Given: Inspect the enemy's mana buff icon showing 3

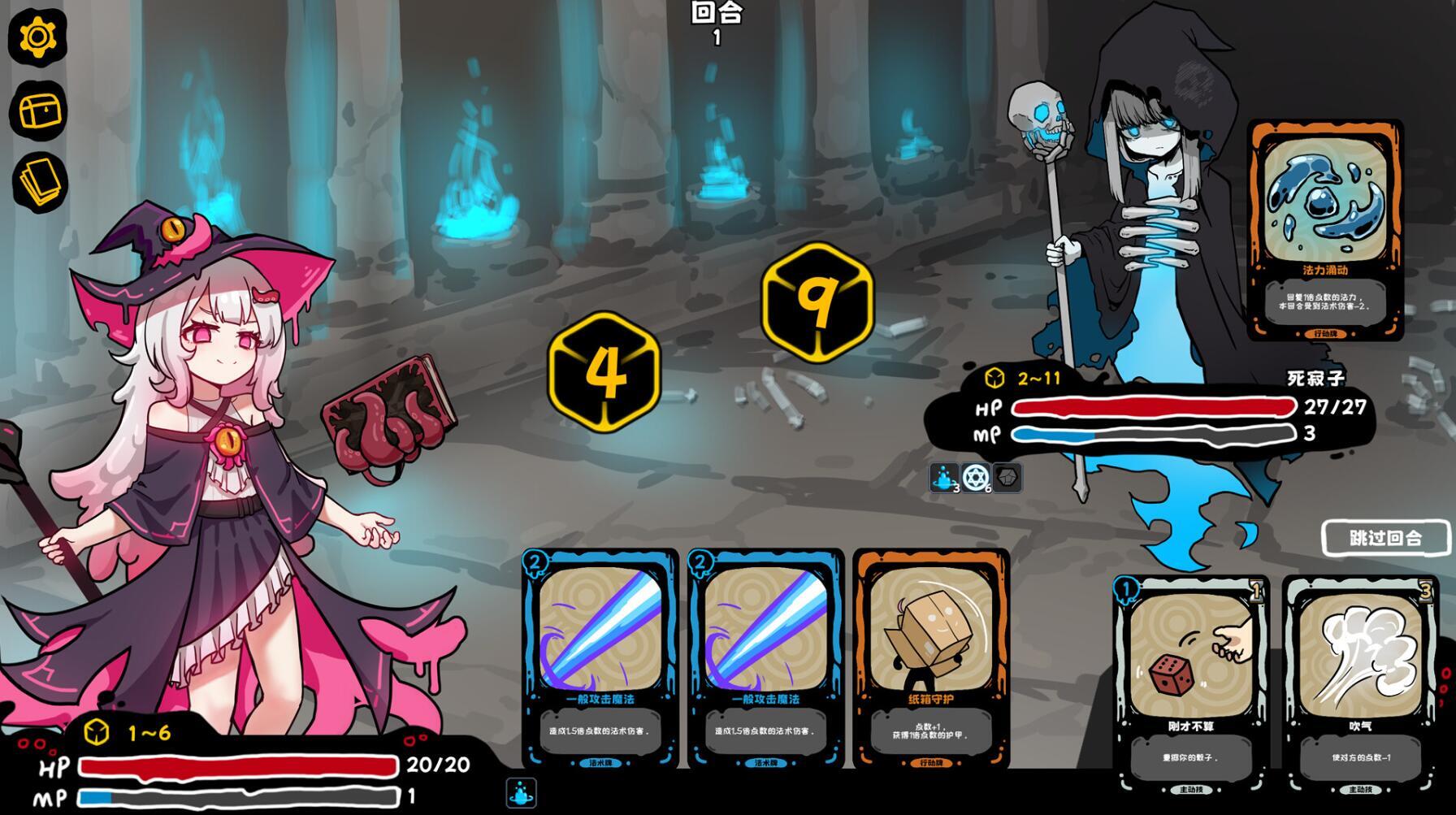Looking at the screenshot, I should pyautogui.click(x=942, y=479).
